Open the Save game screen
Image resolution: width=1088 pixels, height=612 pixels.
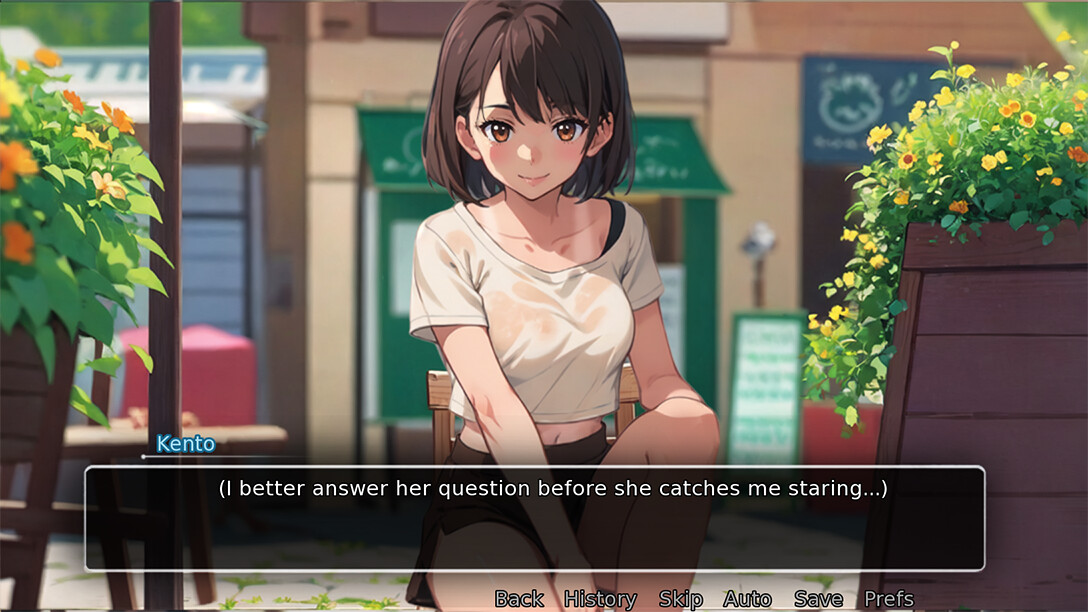coord(818,599)
